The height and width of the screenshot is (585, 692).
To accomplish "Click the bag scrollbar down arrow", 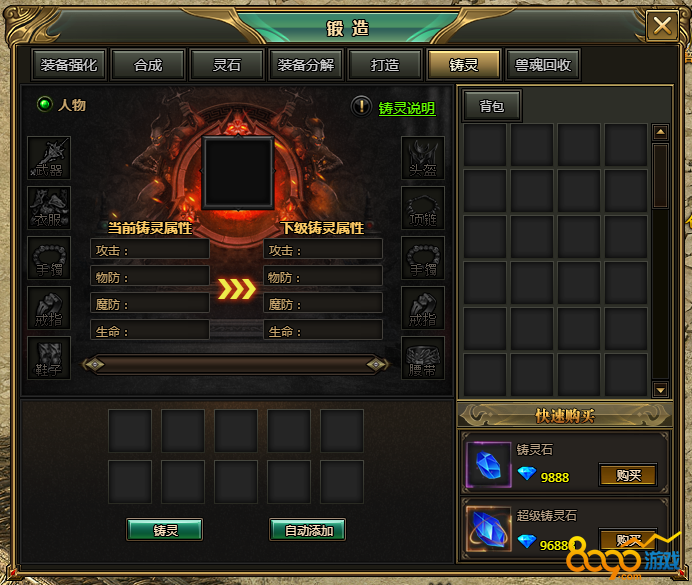I will (x=660, y=389).
